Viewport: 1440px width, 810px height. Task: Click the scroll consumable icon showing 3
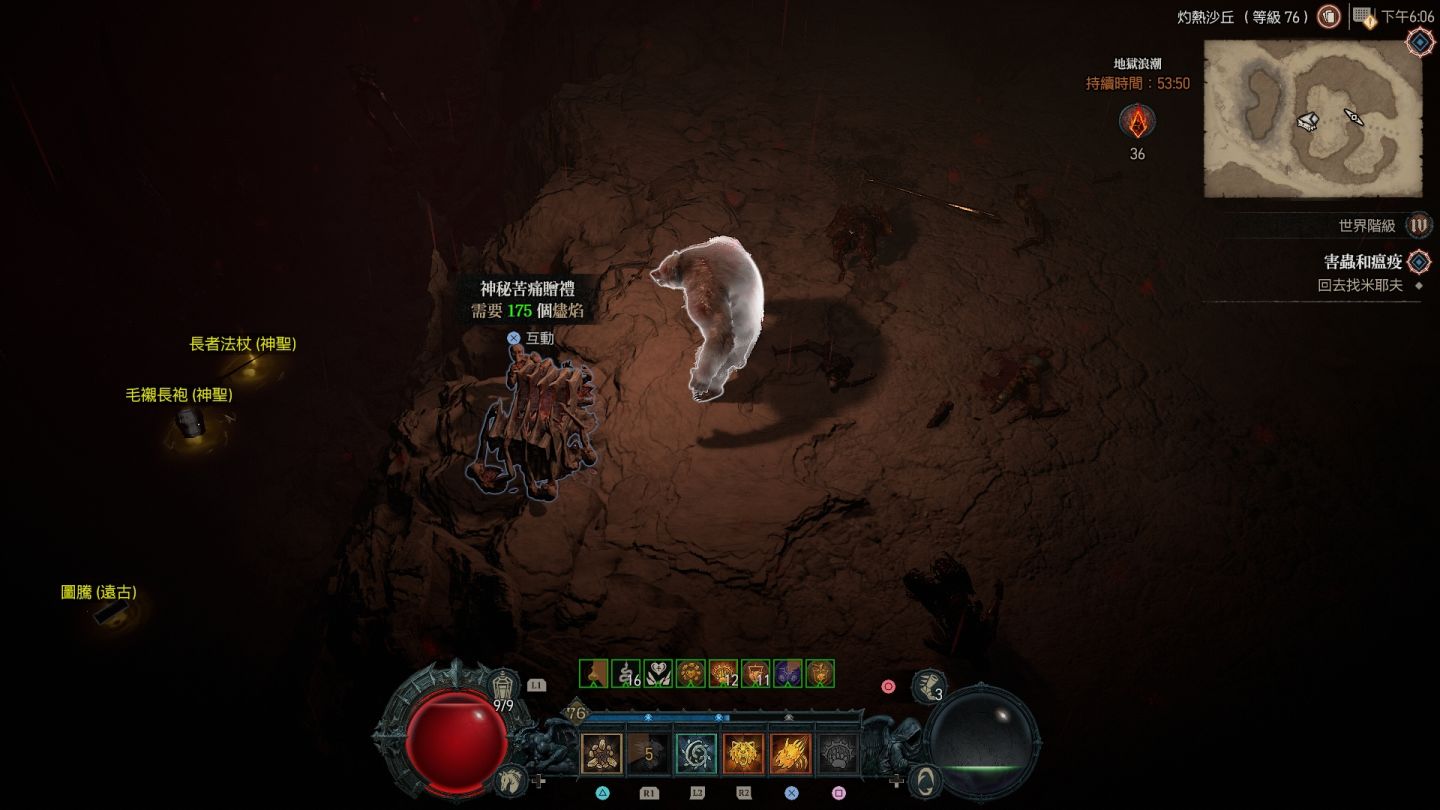point(929,686)
